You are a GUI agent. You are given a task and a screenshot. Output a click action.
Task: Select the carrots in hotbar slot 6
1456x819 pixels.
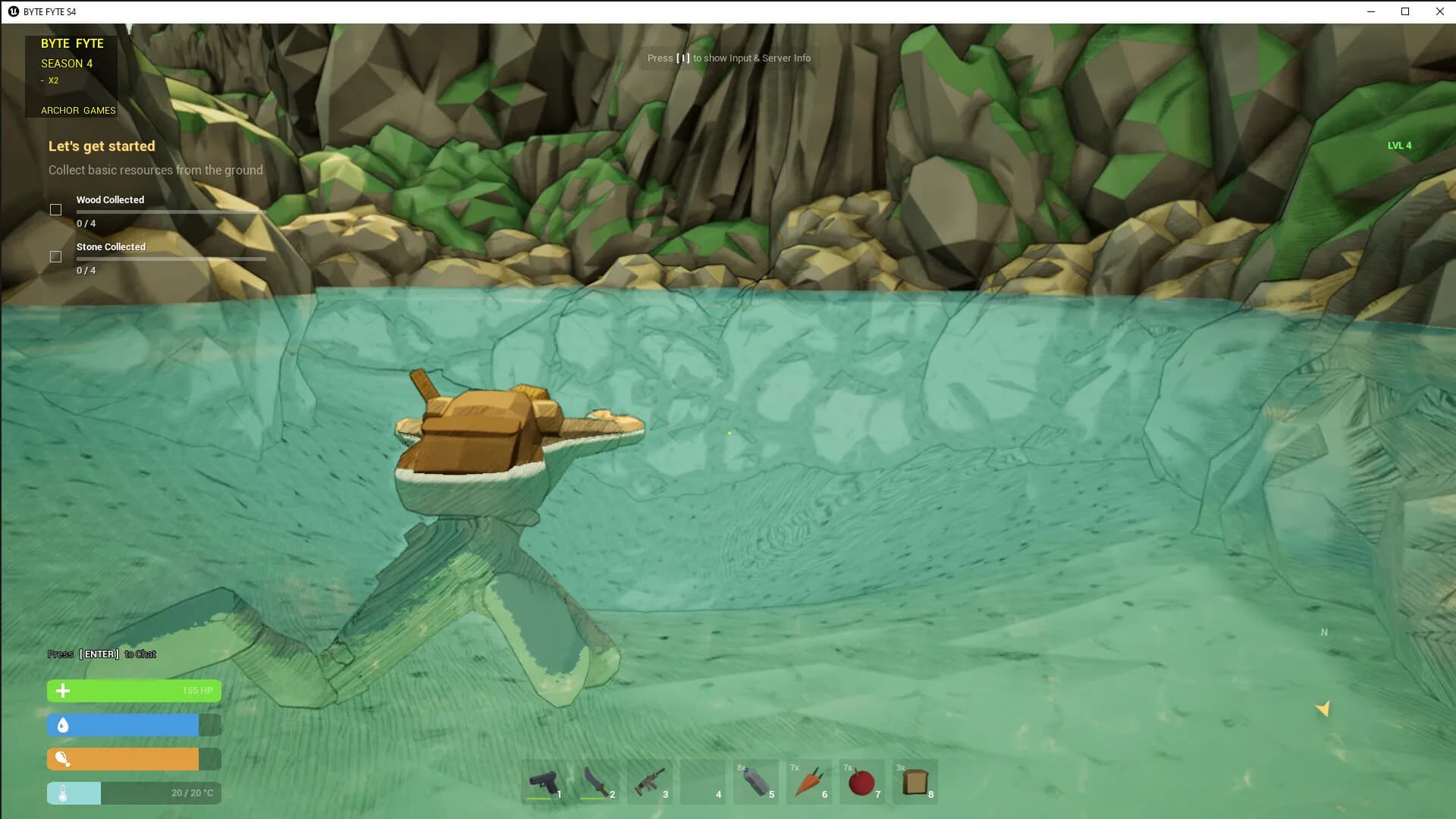click(810, 782)
